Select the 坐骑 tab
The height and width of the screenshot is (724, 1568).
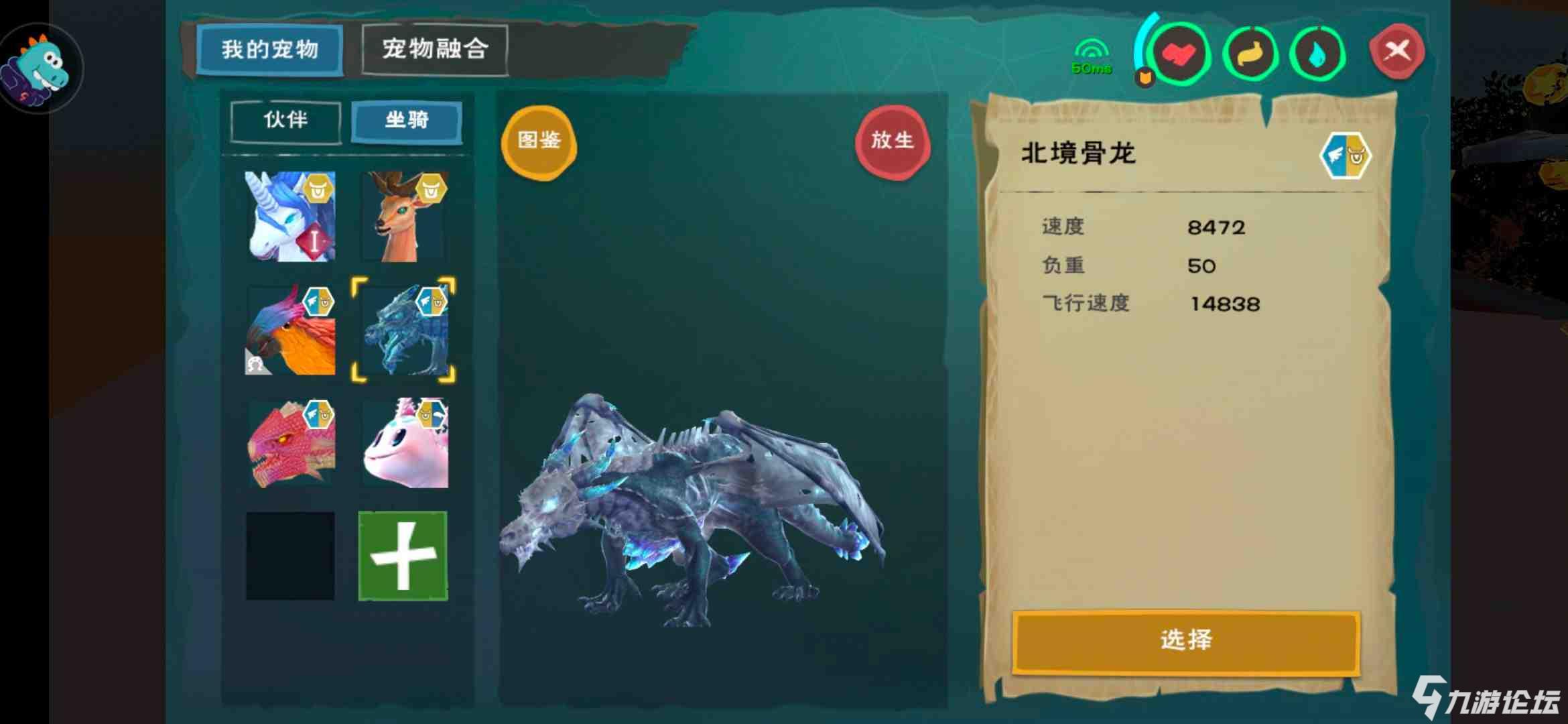(x=405, y=122)
